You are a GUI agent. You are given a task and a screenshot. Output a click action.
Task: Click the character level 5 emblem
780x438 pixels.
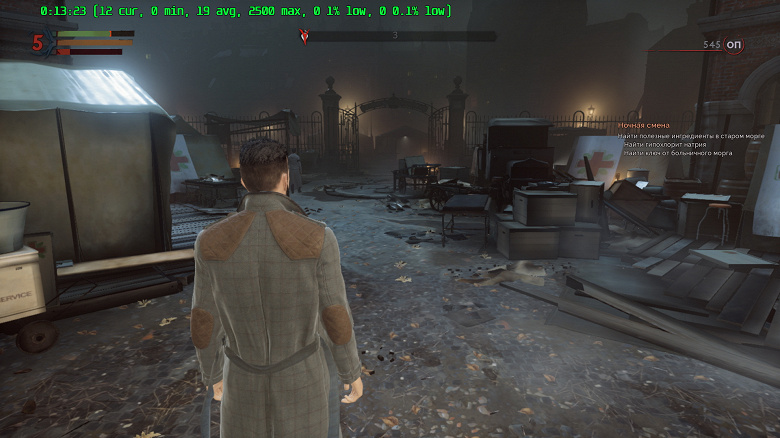[x=38, y=43]
